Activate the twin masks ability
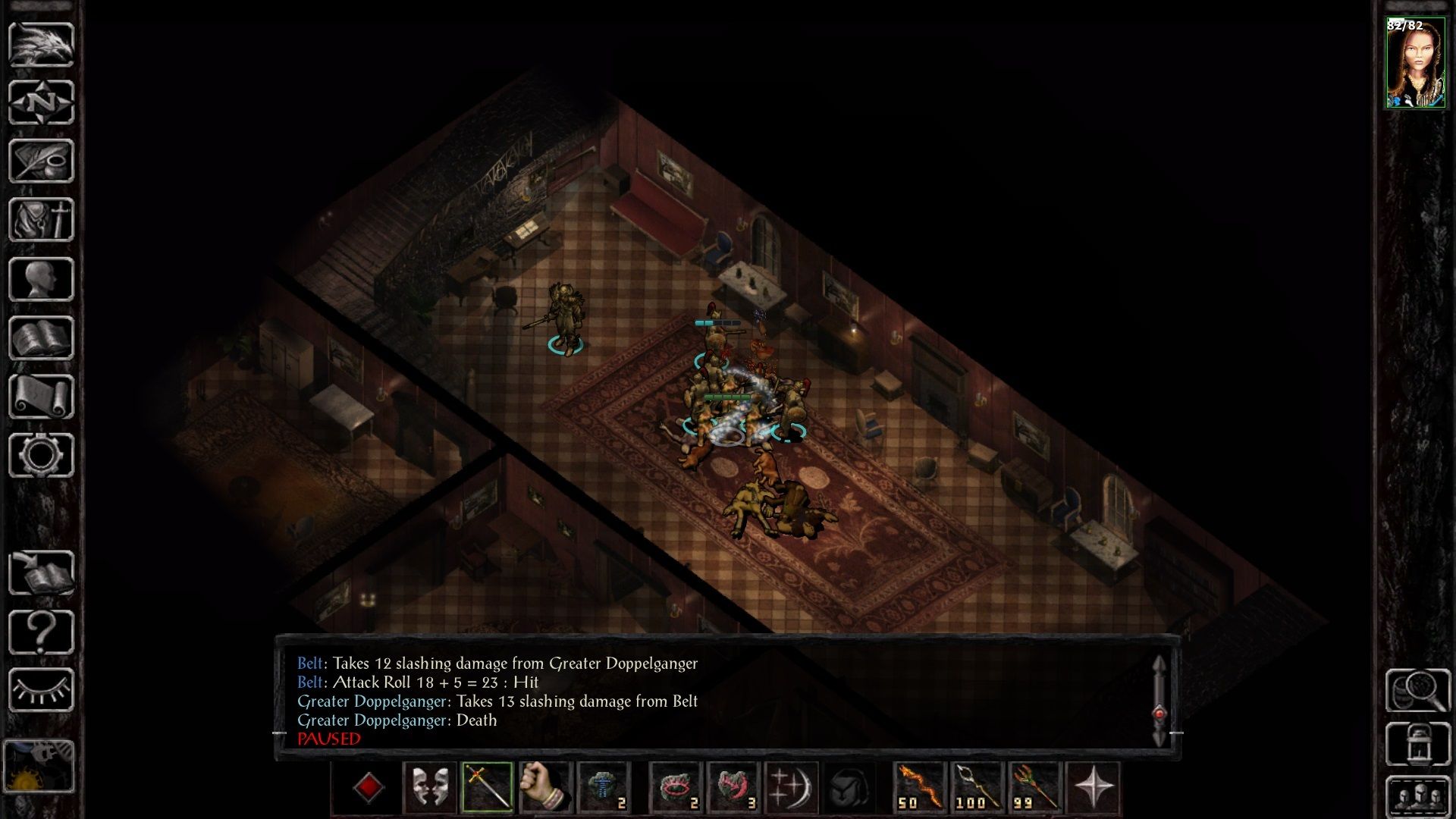Viewport: 1456px width, 819px height. pyautogui.click(x=430, y=787)
